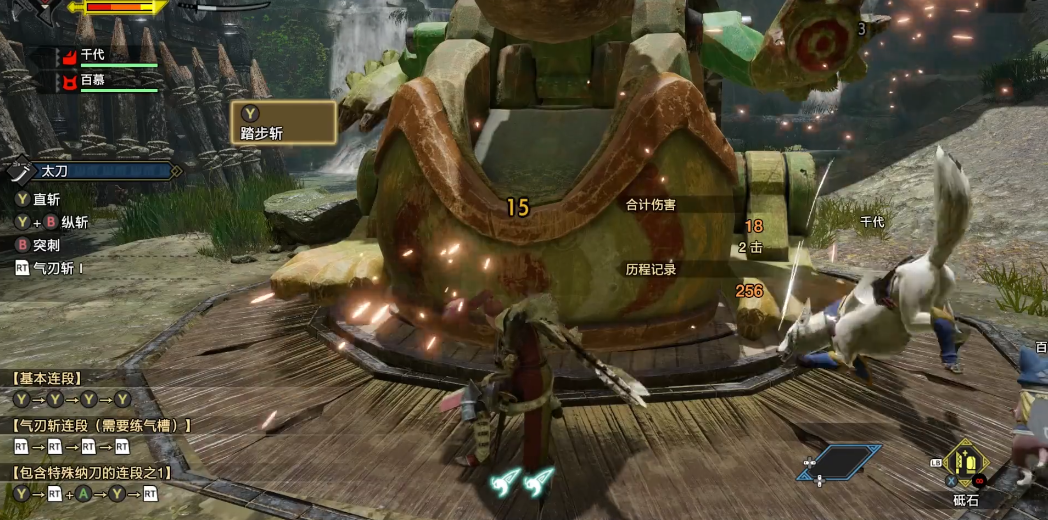Click the 太刀 weapon controls header
Image resolution: width=1048 pixels, height=520 pixels.
pos(97,172)
